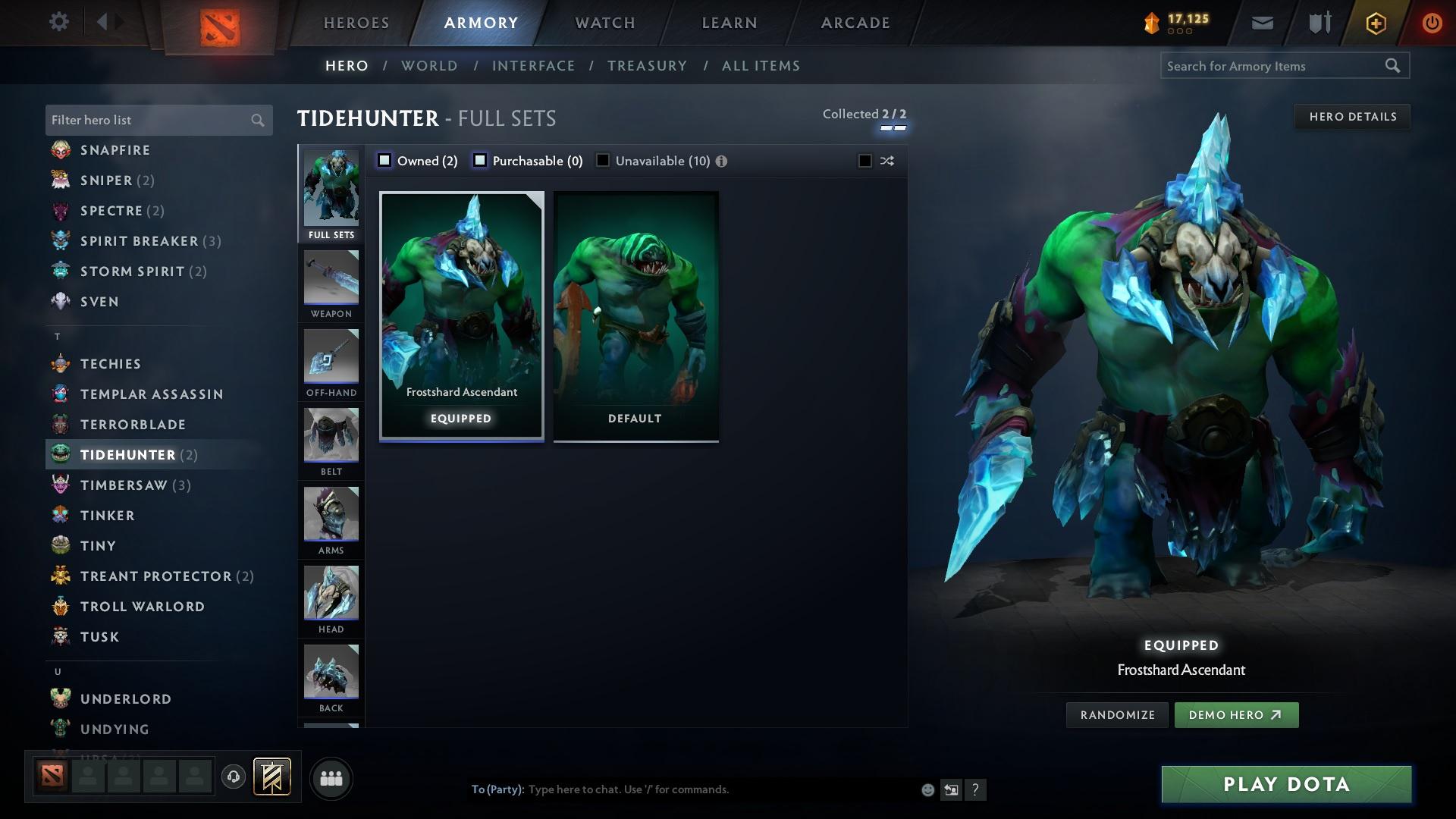
Task: Click the emoticon smiley icon in chat
Action: (x=927, y=789)
